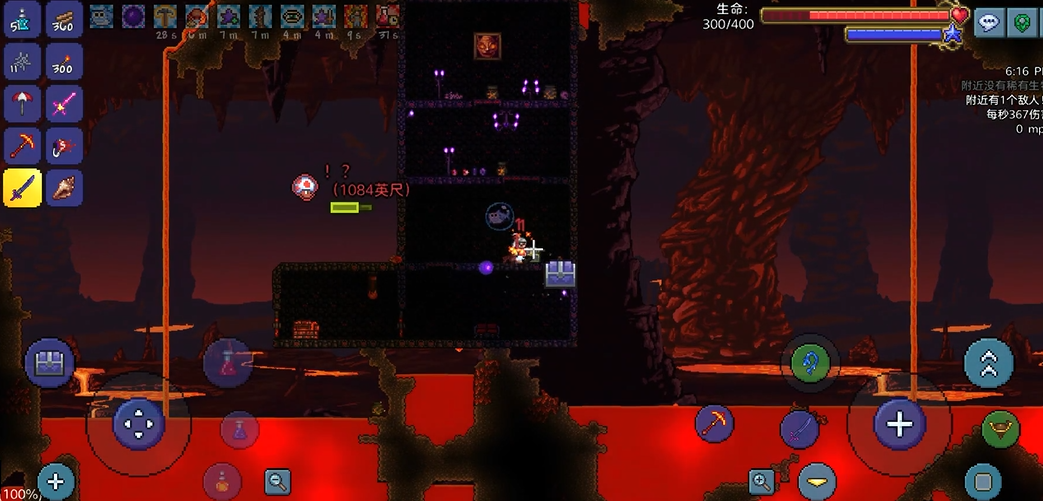Pick the magic conch shell slot

click(x=64, y=187)
